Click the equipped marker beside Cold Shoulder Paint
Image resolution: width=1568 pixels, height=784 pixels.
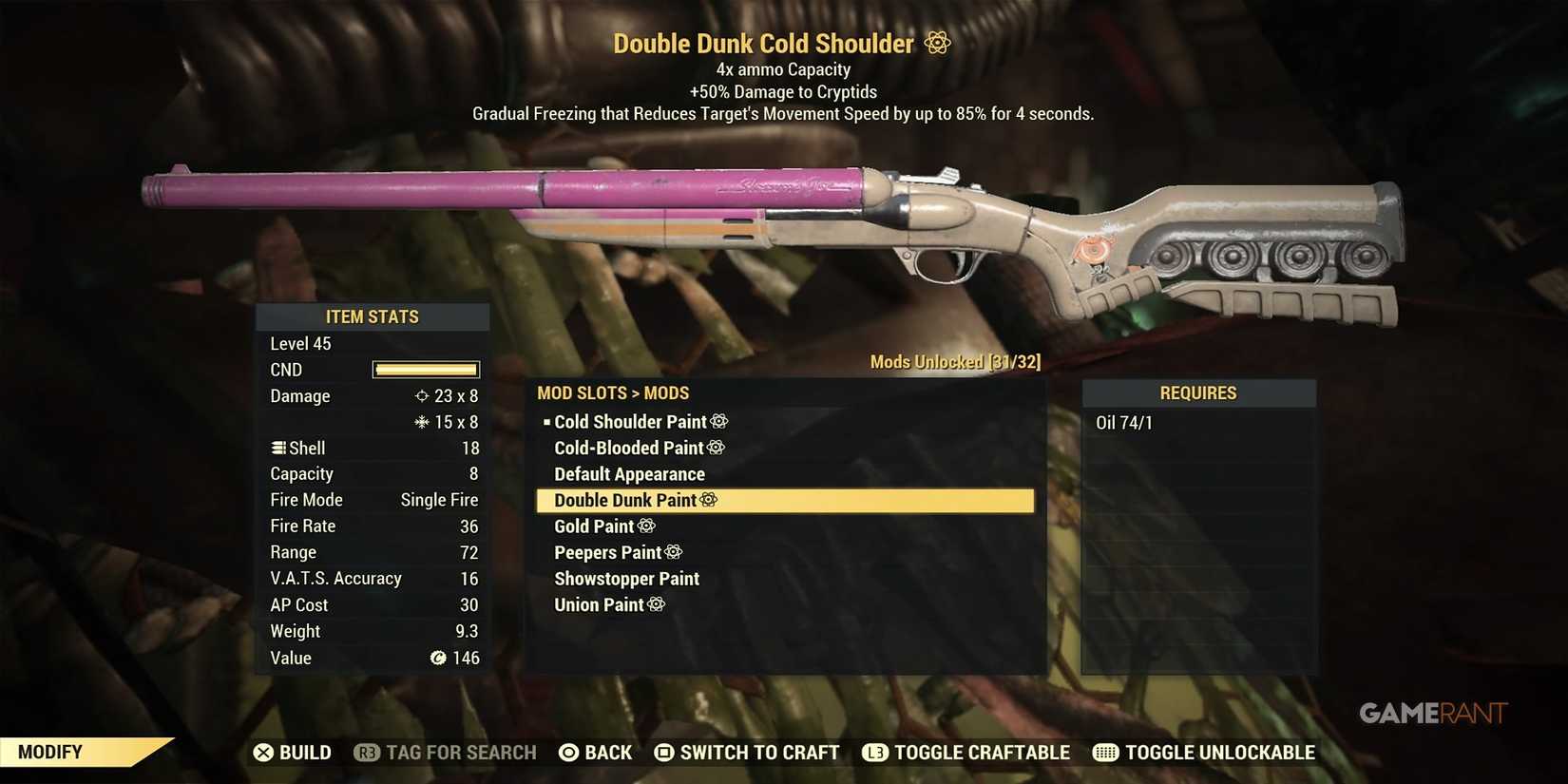pos(545,421)
